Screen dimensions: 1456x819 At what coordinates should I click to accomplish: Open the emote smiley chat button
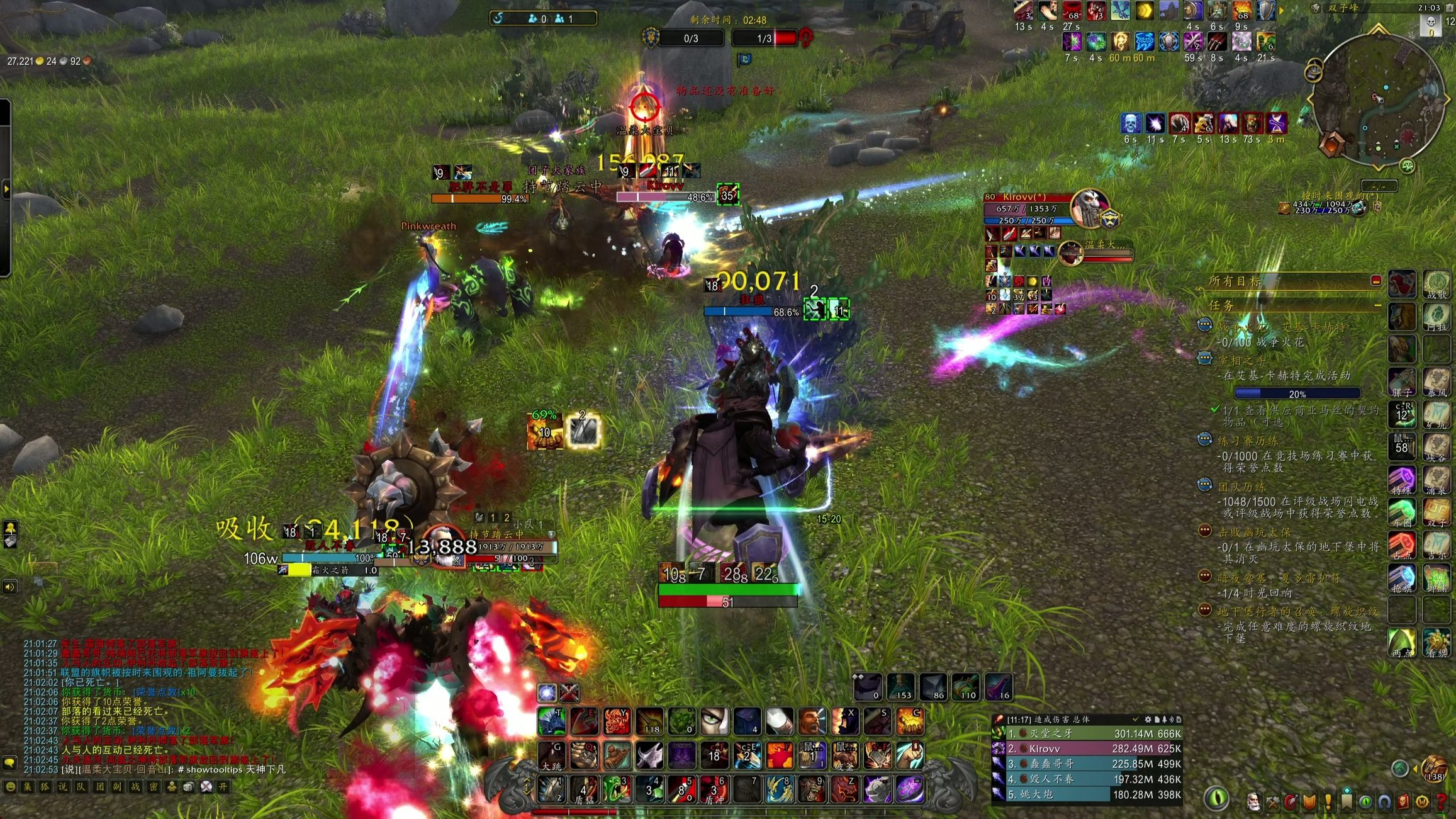point(10,786)
